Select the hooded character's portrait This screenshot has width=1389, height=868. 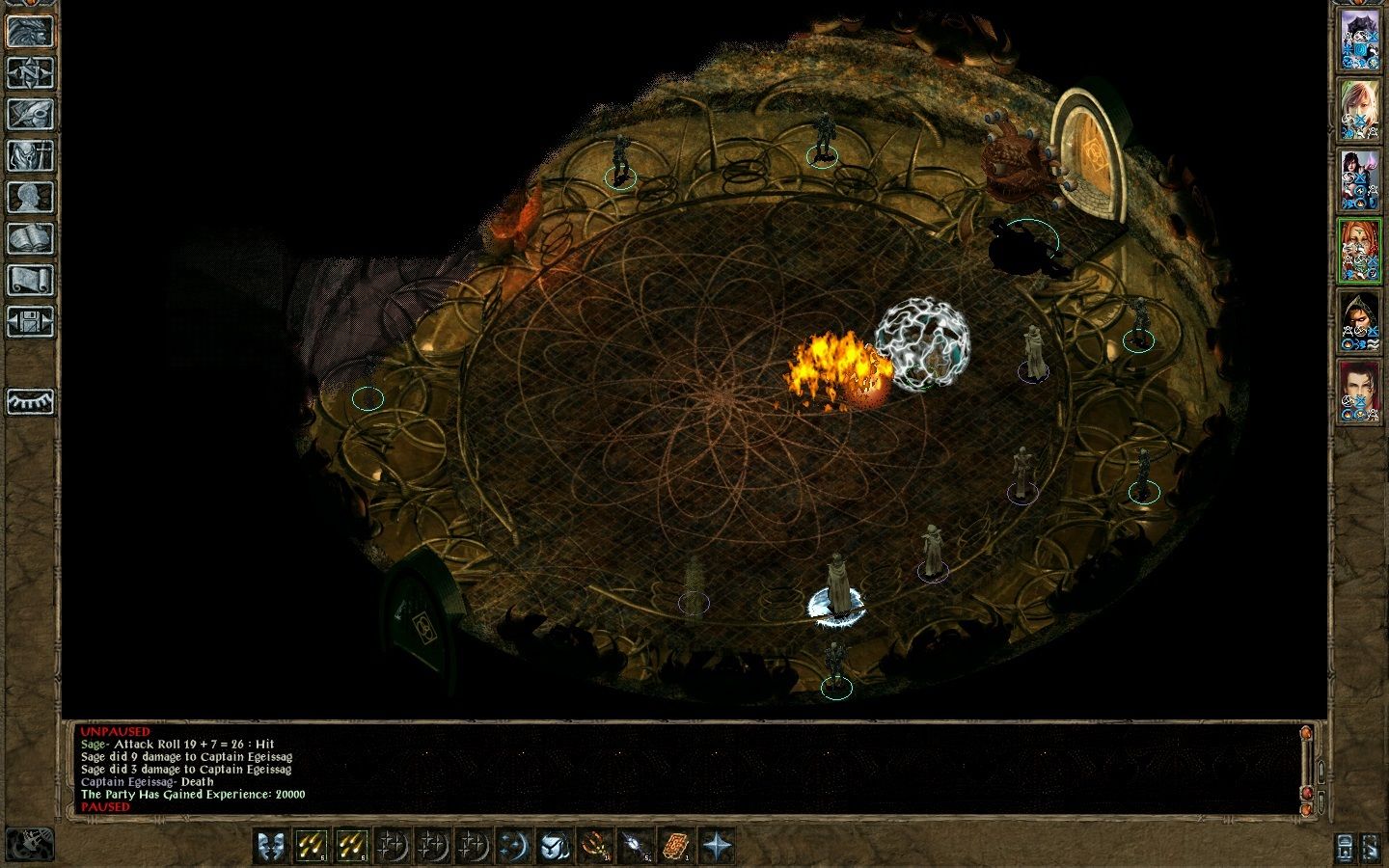tap(1359, 321)
